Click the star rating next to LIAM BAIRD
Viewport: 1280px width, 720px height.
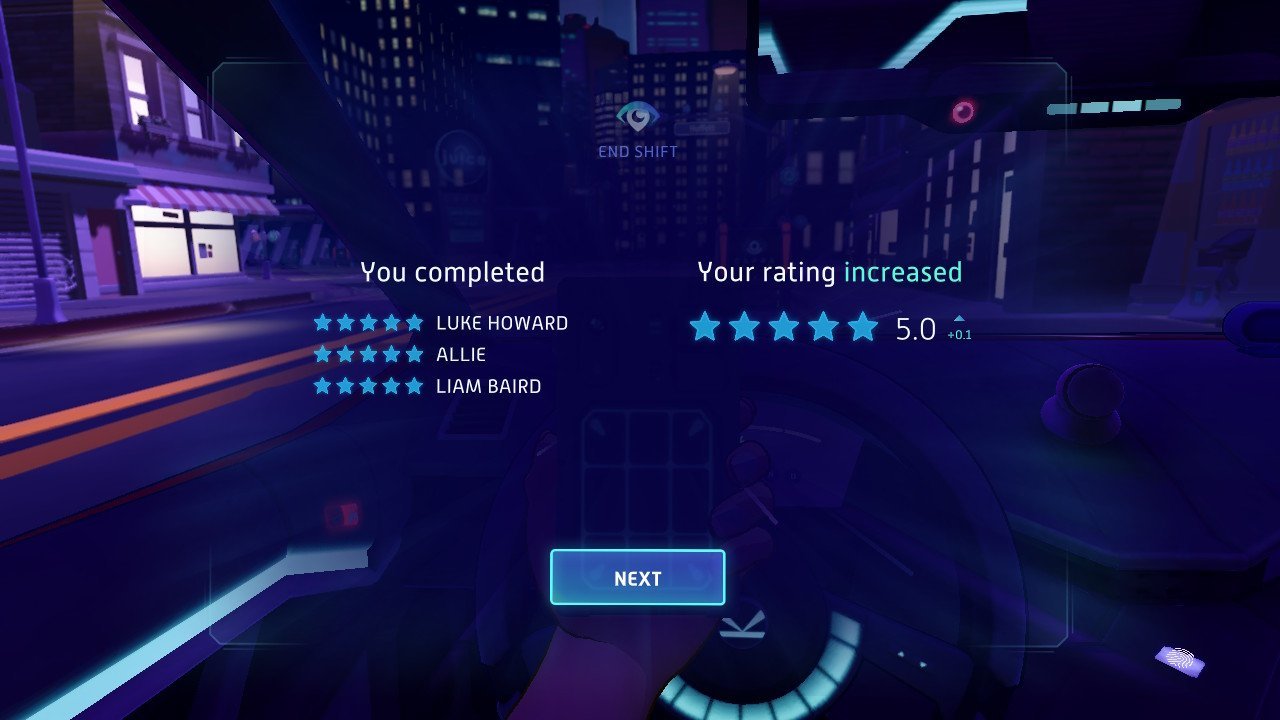point(368,384)
